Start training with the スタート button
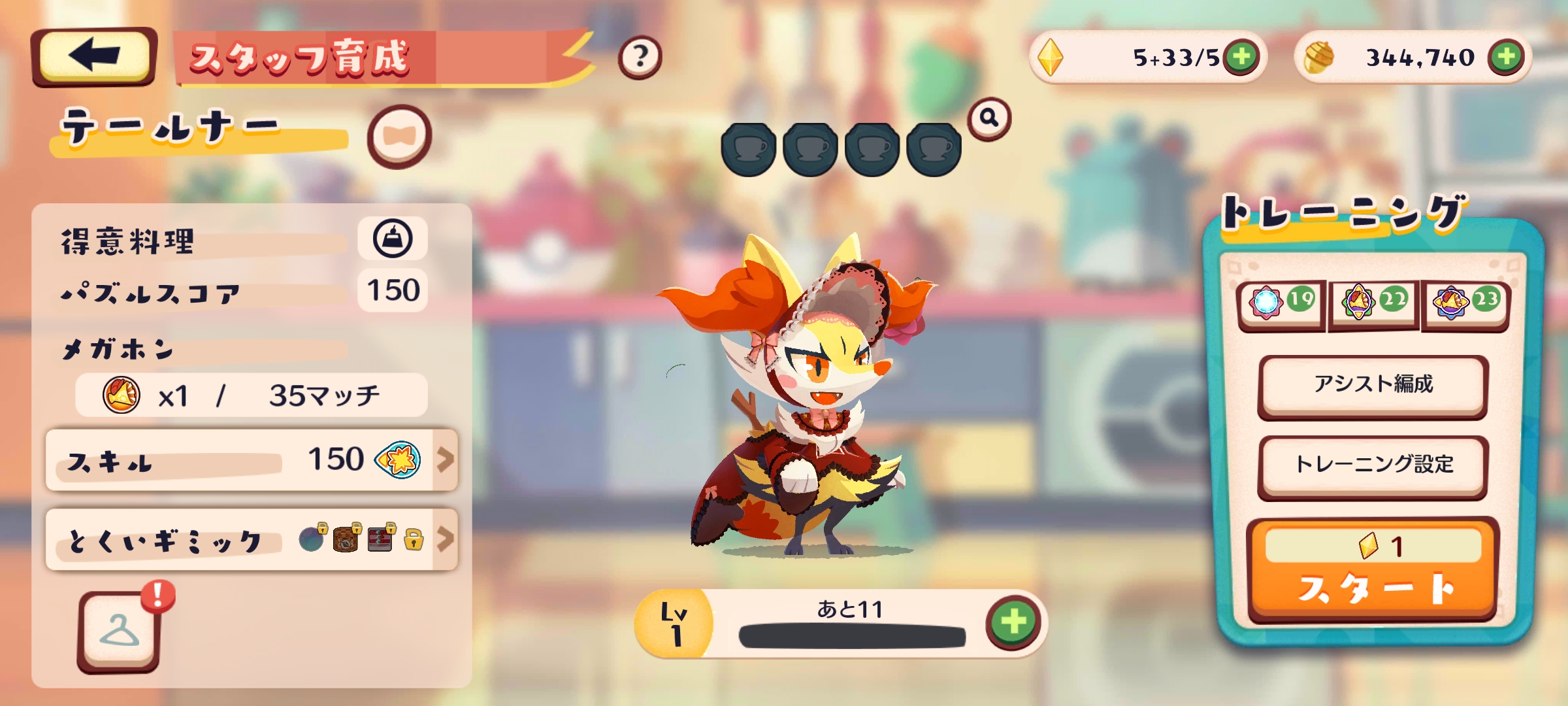Screen dimensions: 1568x706 [1373, 570]
